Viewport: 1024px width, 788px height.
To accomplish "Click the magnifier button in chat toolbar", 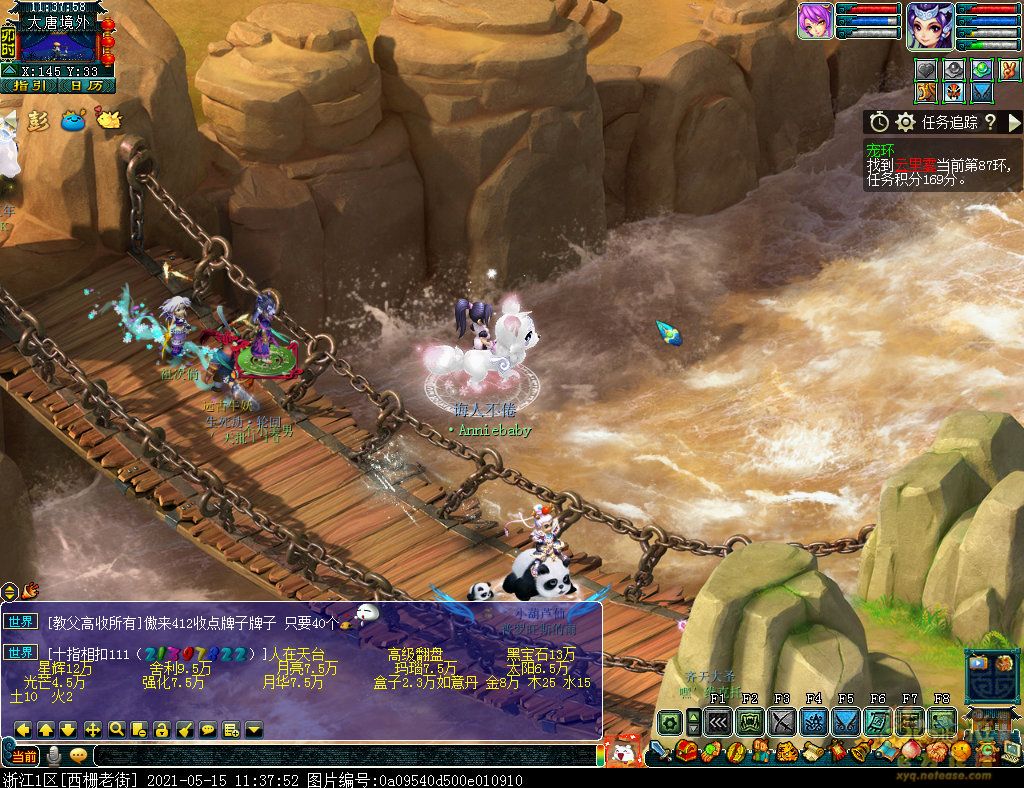I will (116, 729).
